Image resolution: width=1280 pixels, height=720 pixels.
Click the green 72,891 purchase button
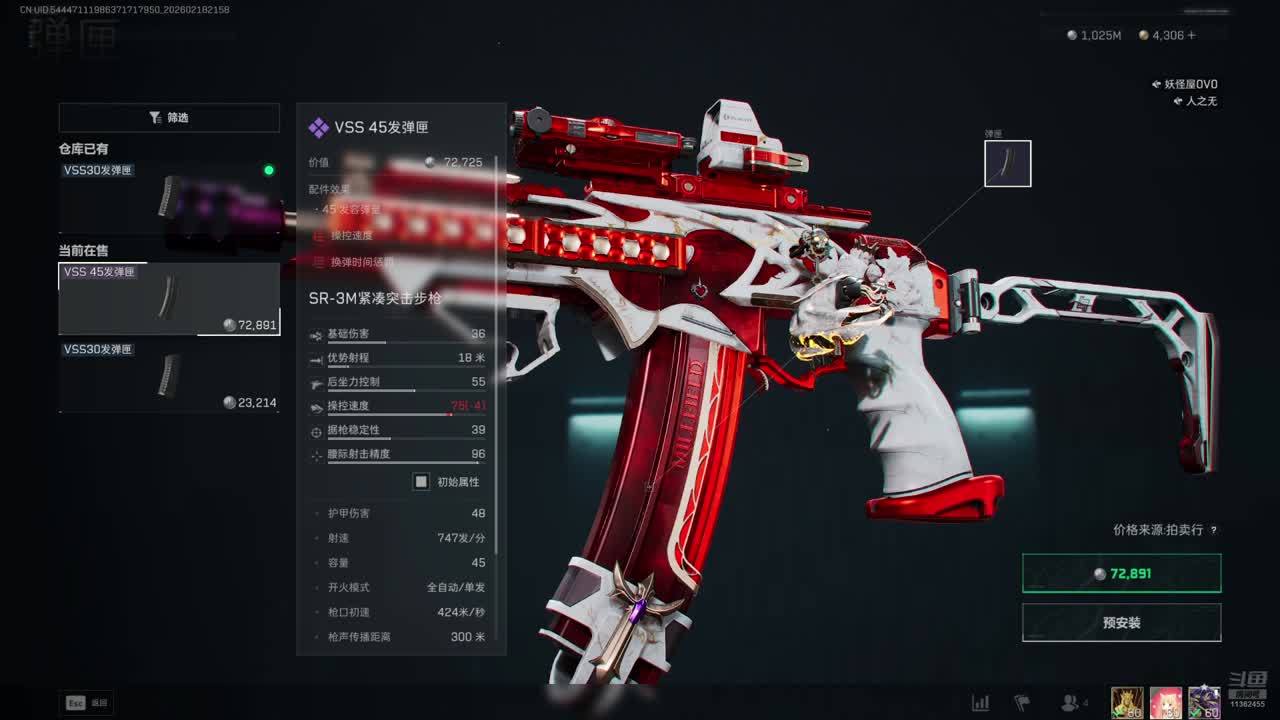tap(1121, 574)
